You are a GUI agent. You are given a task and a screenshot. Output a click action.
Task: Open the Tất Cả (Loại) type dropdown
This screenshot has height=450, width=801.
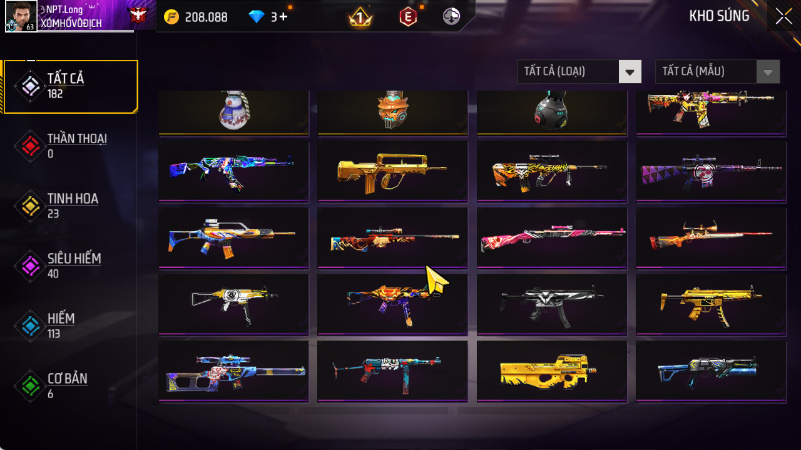pos(579,71)
